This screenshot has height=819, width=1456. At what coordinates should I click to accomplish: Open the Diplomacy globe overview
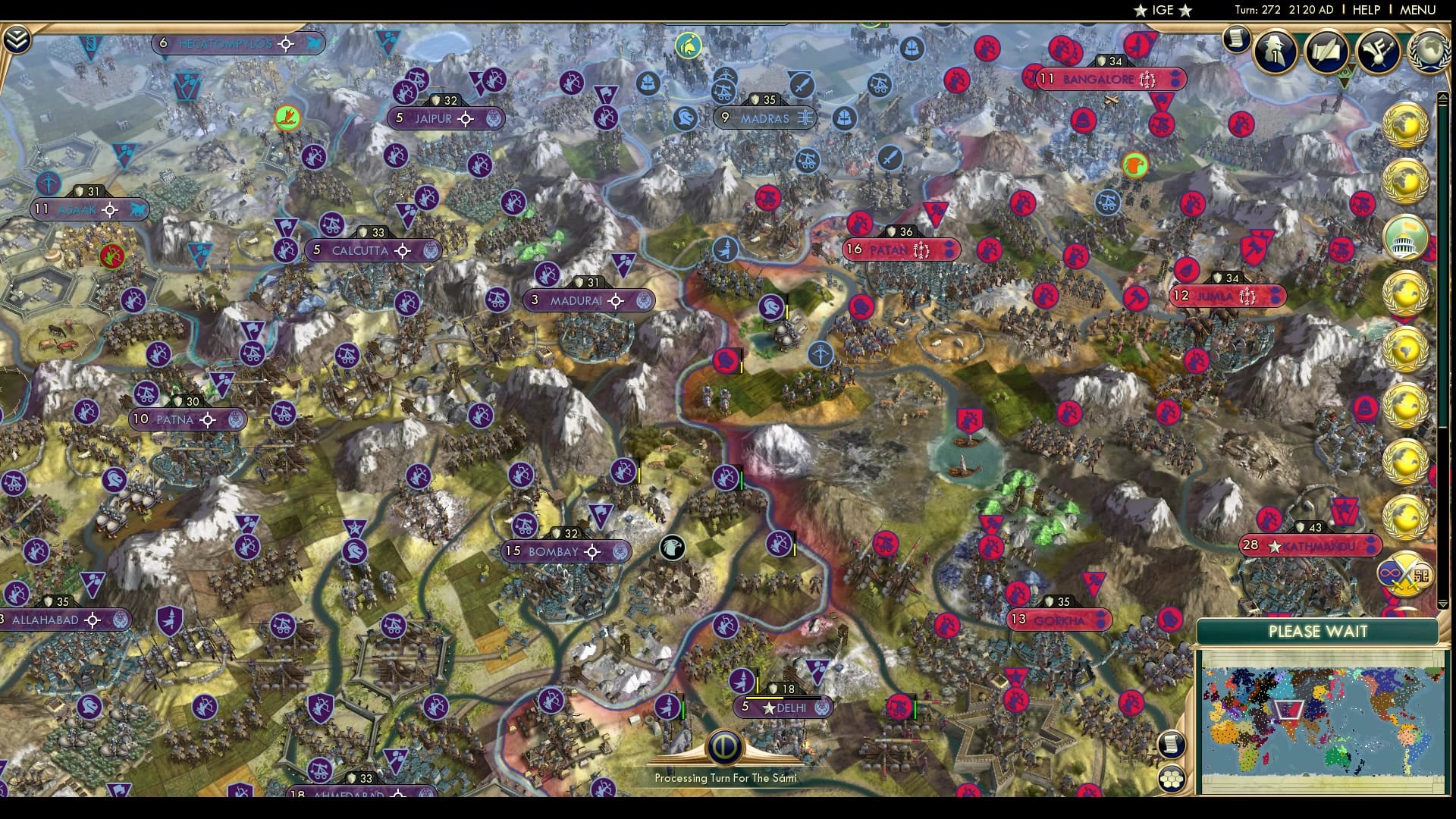[1429, 50]
